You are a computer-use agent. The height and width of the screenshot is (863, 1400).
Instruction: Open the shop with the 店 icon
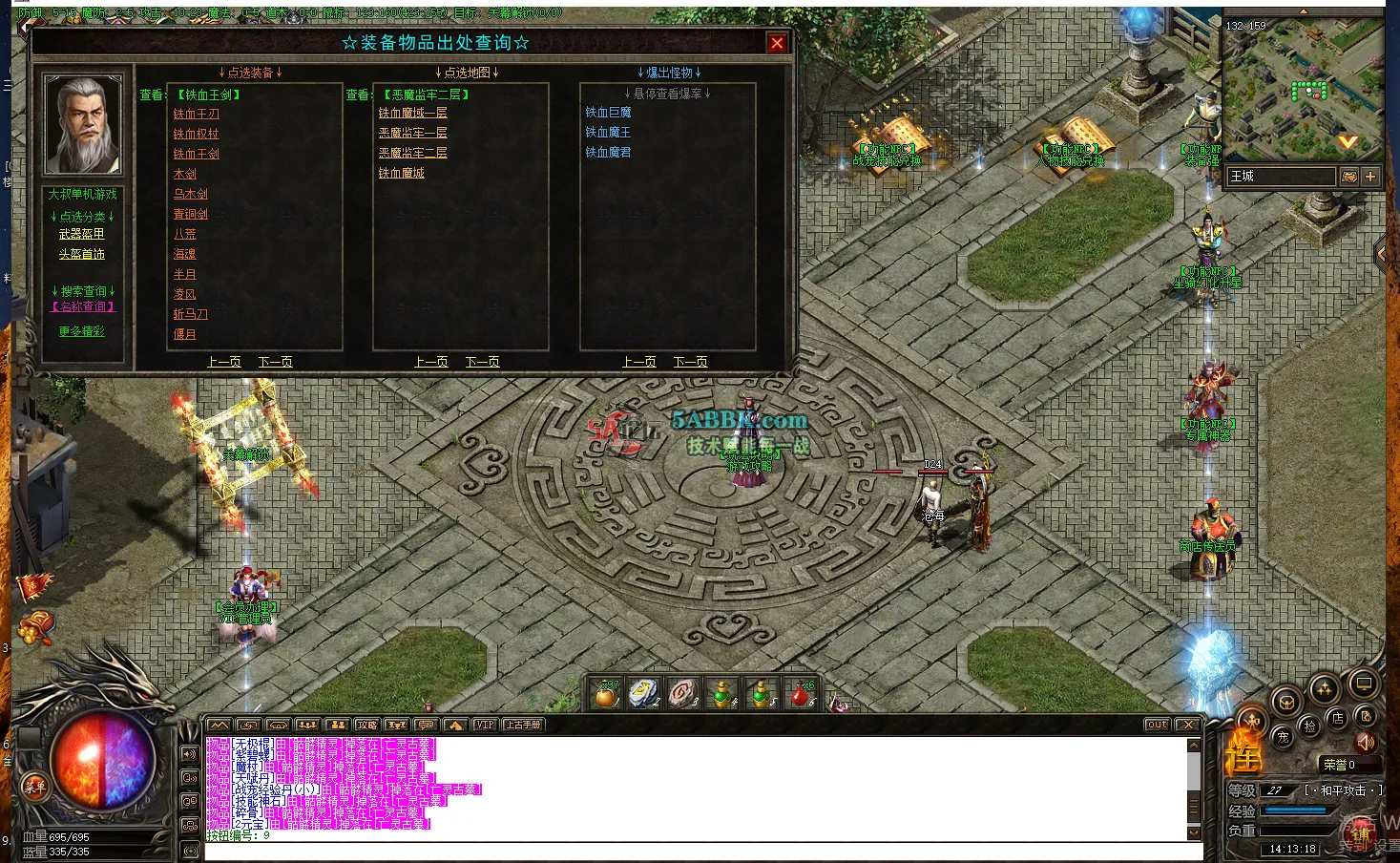click(1337, 719)
